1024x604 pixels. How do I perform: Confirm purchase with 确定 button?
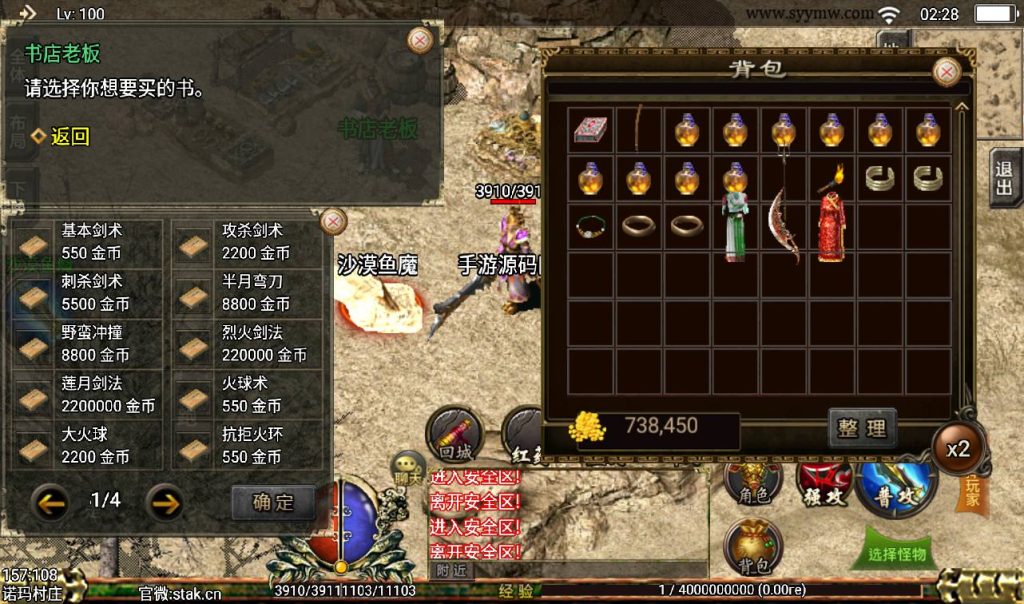pos(273,502)
